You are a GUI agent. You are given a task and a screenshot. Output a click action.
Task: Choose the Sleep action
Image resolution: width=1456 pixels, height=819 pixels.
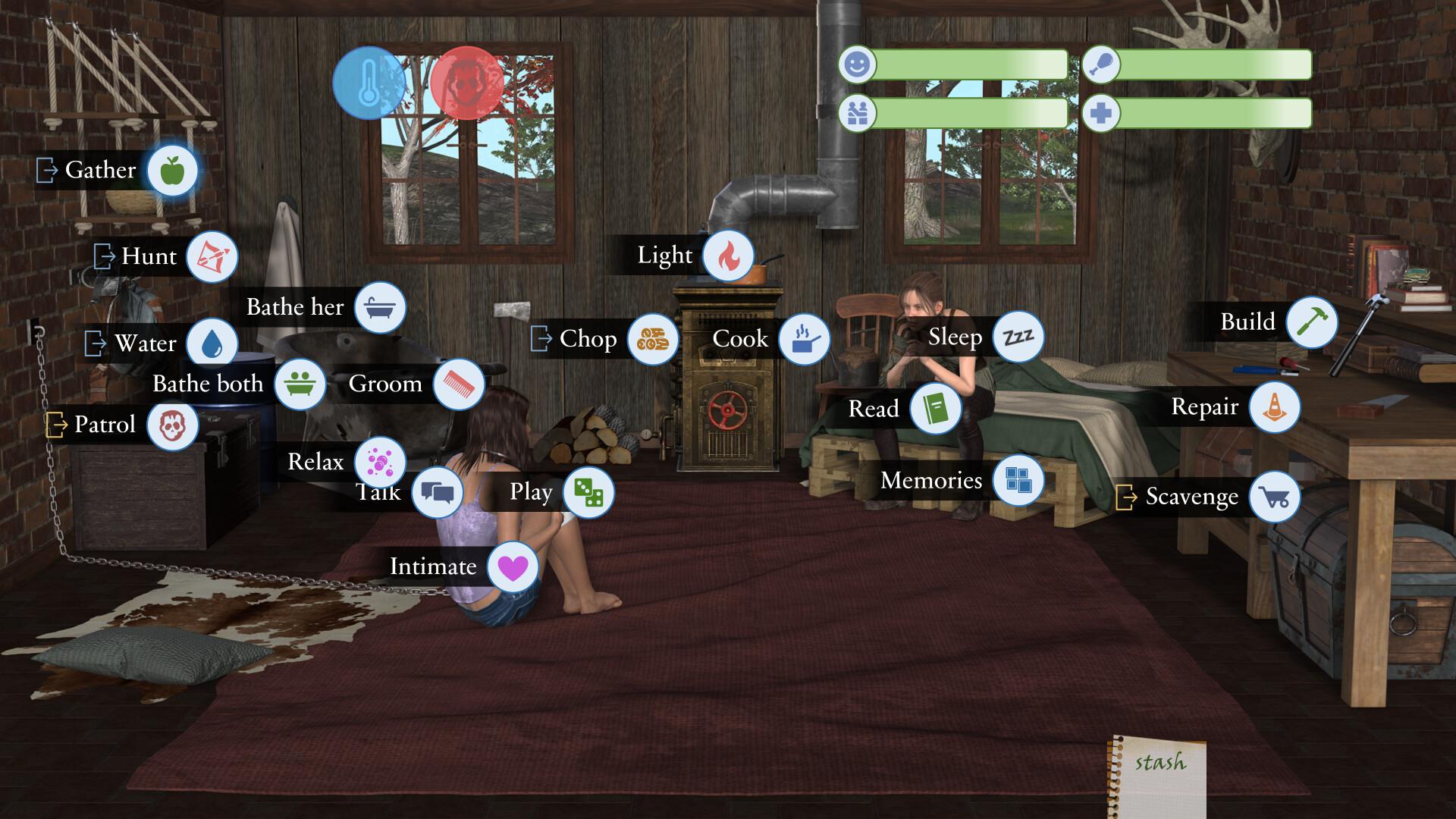[1018, 338]
